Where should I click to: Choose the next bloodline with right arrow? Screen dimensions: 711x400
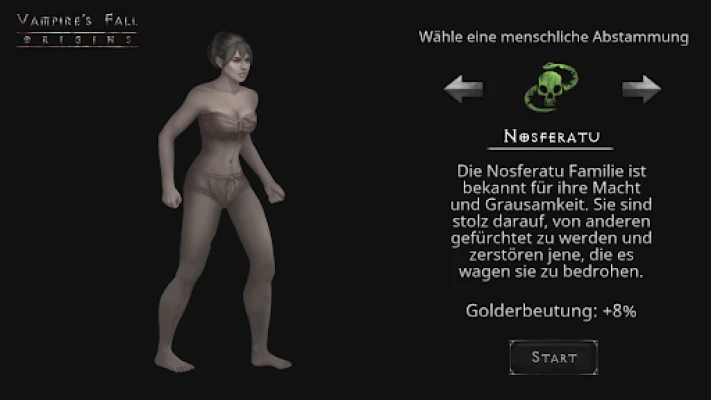pyautogui.click(x=641, y=90)
